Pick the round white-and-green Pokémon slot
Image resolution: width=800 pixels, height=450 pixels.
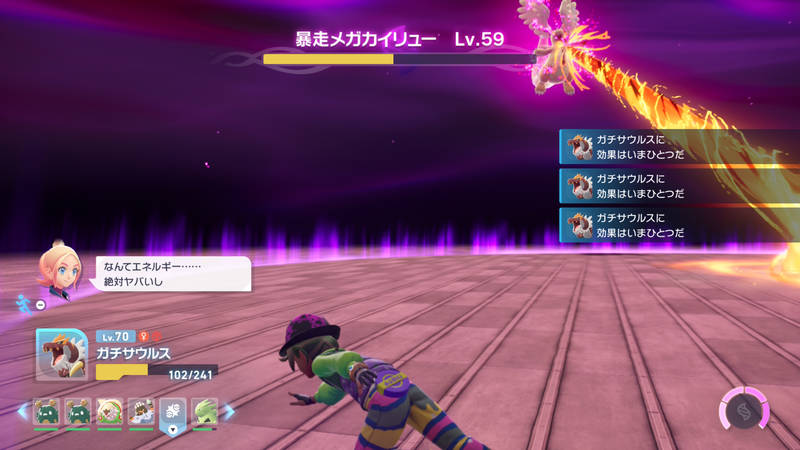point(109,411)
